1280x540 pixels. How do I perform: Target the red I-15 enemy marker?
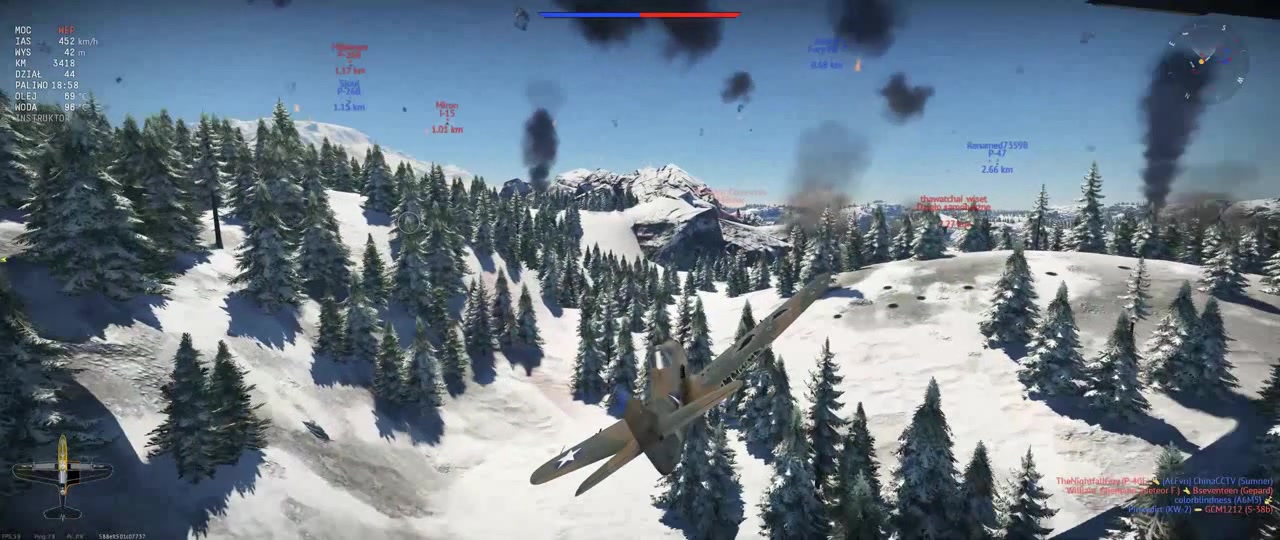point(447,117)
